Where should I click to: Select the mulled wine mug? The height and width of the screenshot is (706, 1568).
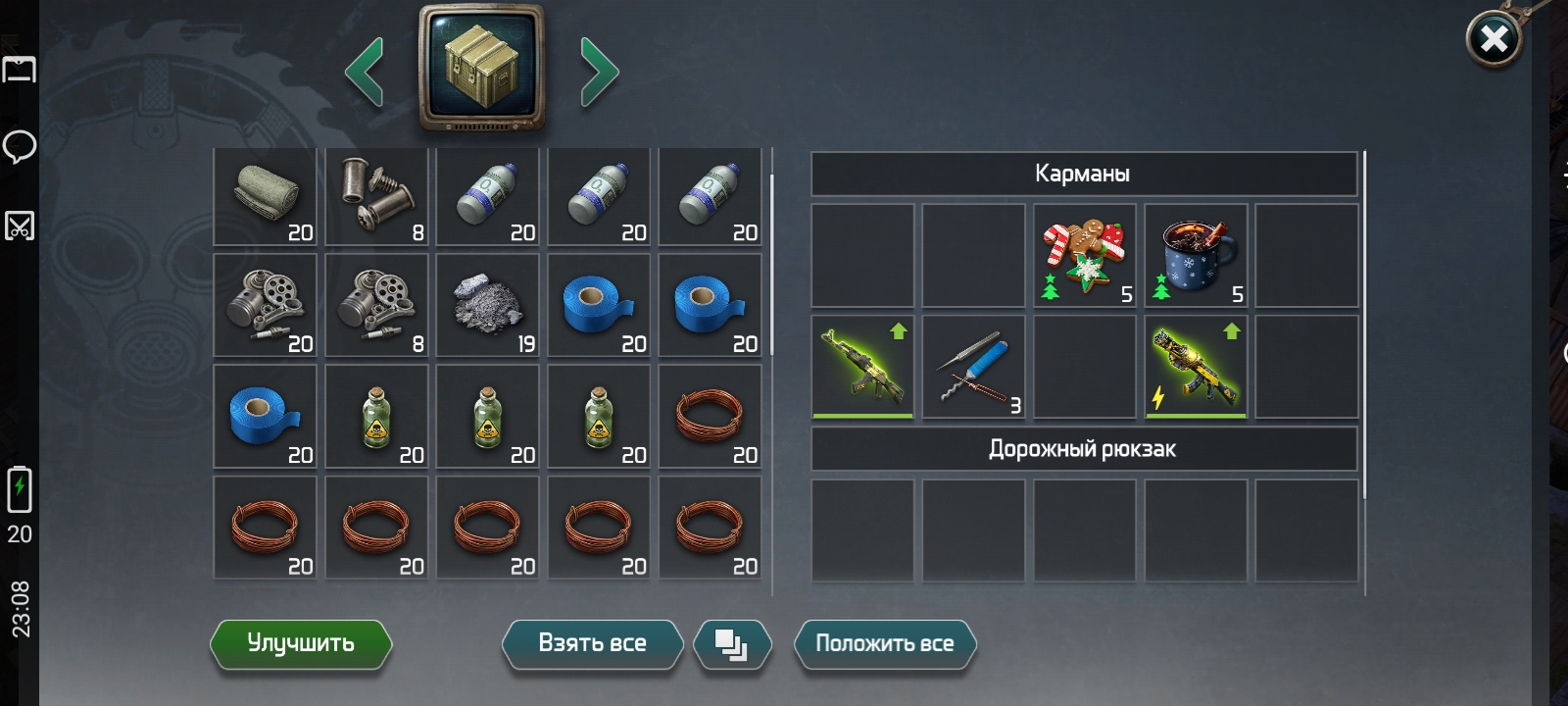point(1196,255)
